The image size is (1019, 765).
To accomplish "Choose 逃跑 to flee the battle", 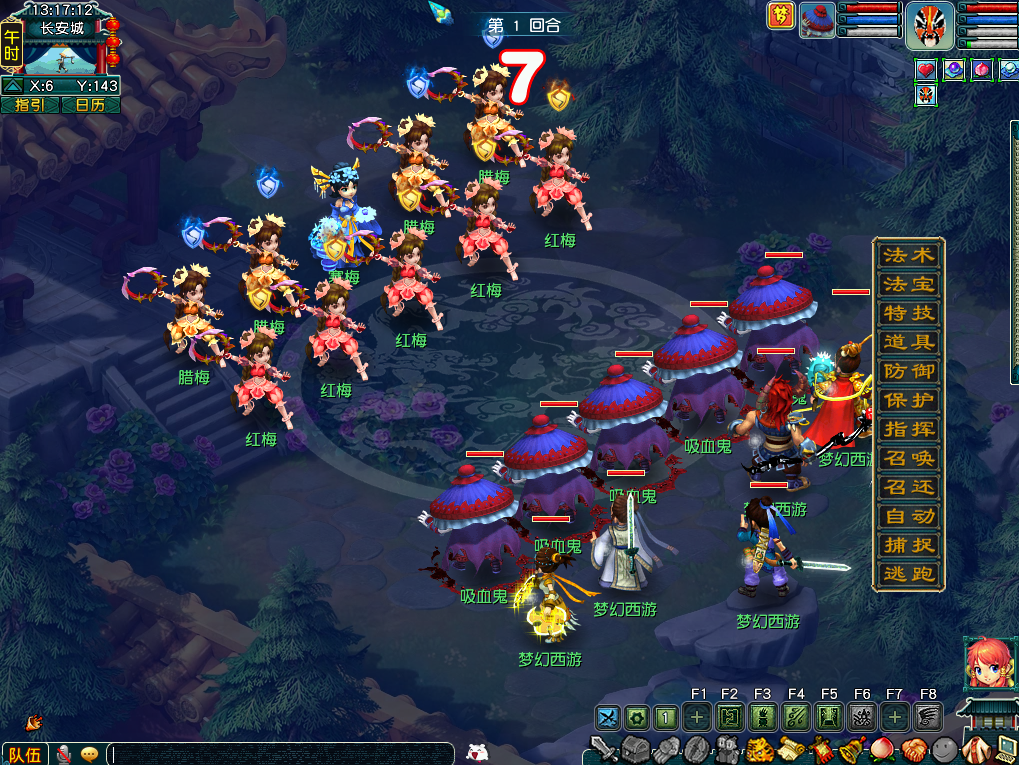I will pyautogui.click(x=908, y=574).
